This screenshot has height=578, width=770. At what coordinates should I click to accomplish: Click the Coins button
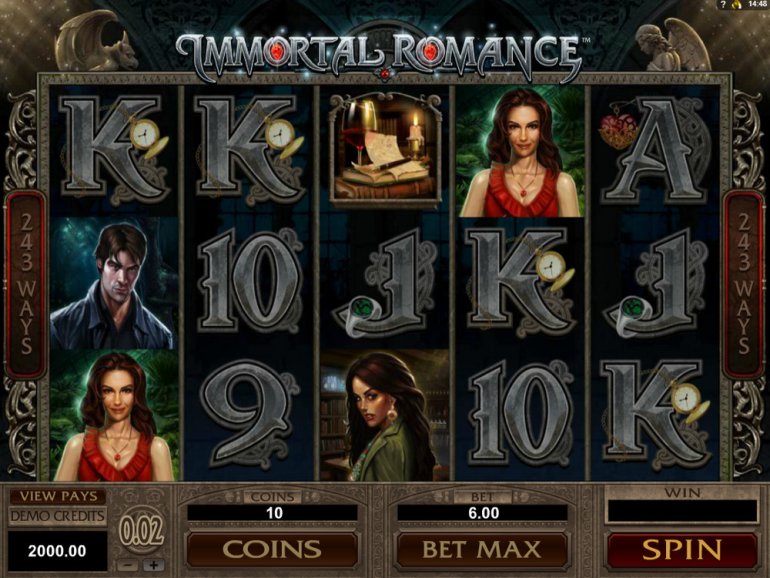click(x=271, y=549)
